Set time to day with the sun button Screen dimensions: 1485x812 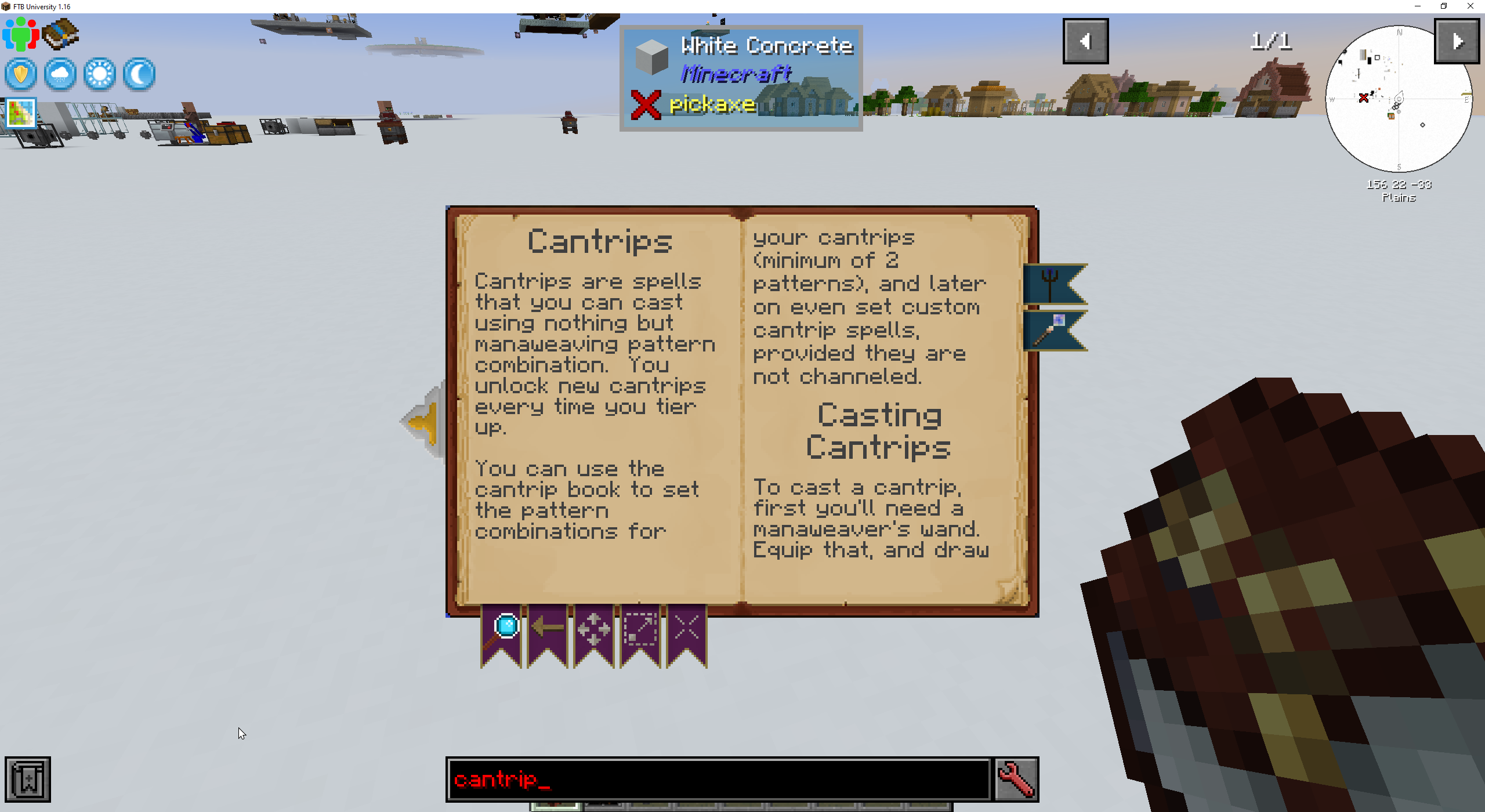pos(99,74)
